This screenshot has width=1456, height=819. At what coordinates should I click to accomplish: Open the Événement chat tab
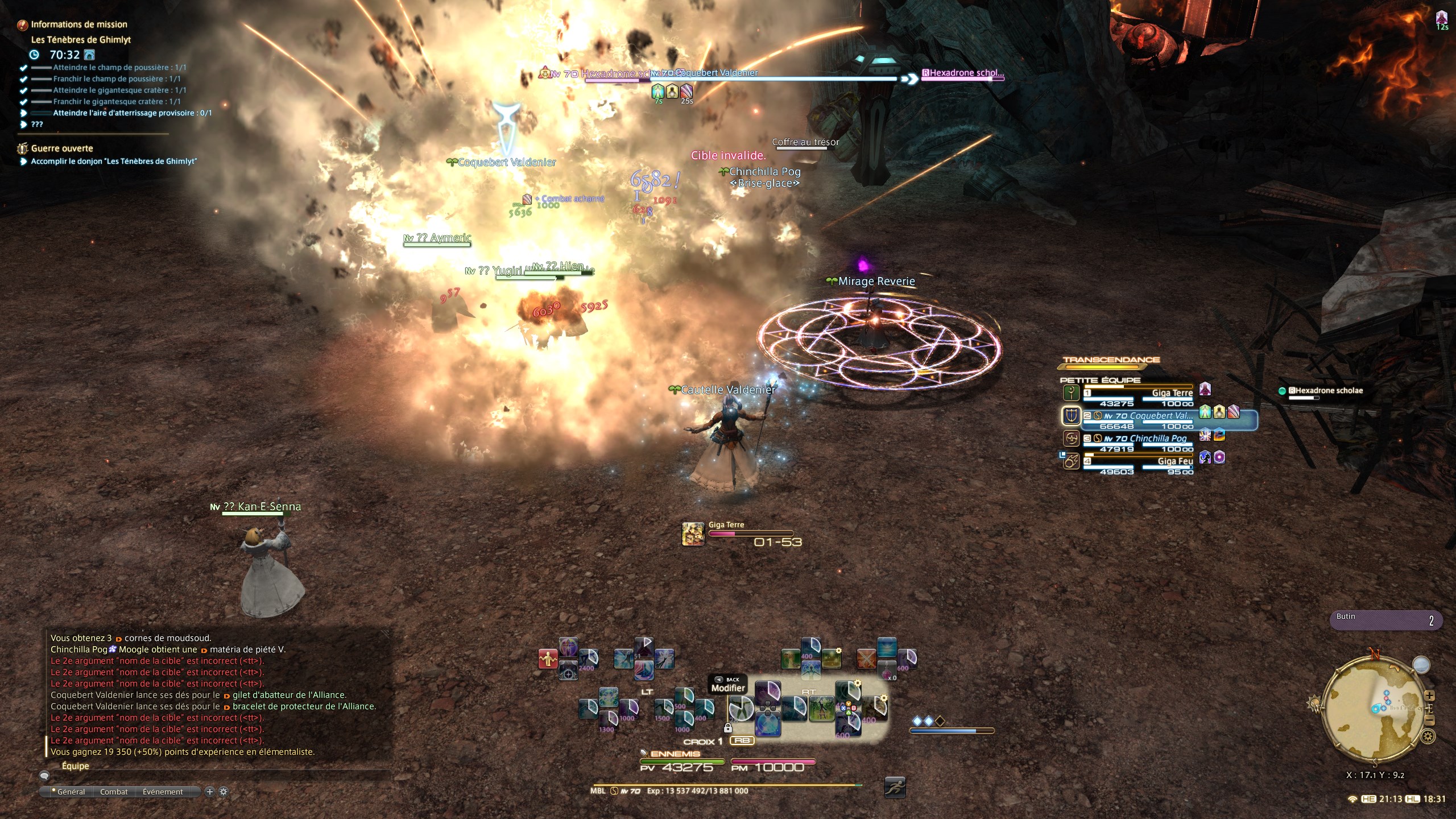(163, 792)
